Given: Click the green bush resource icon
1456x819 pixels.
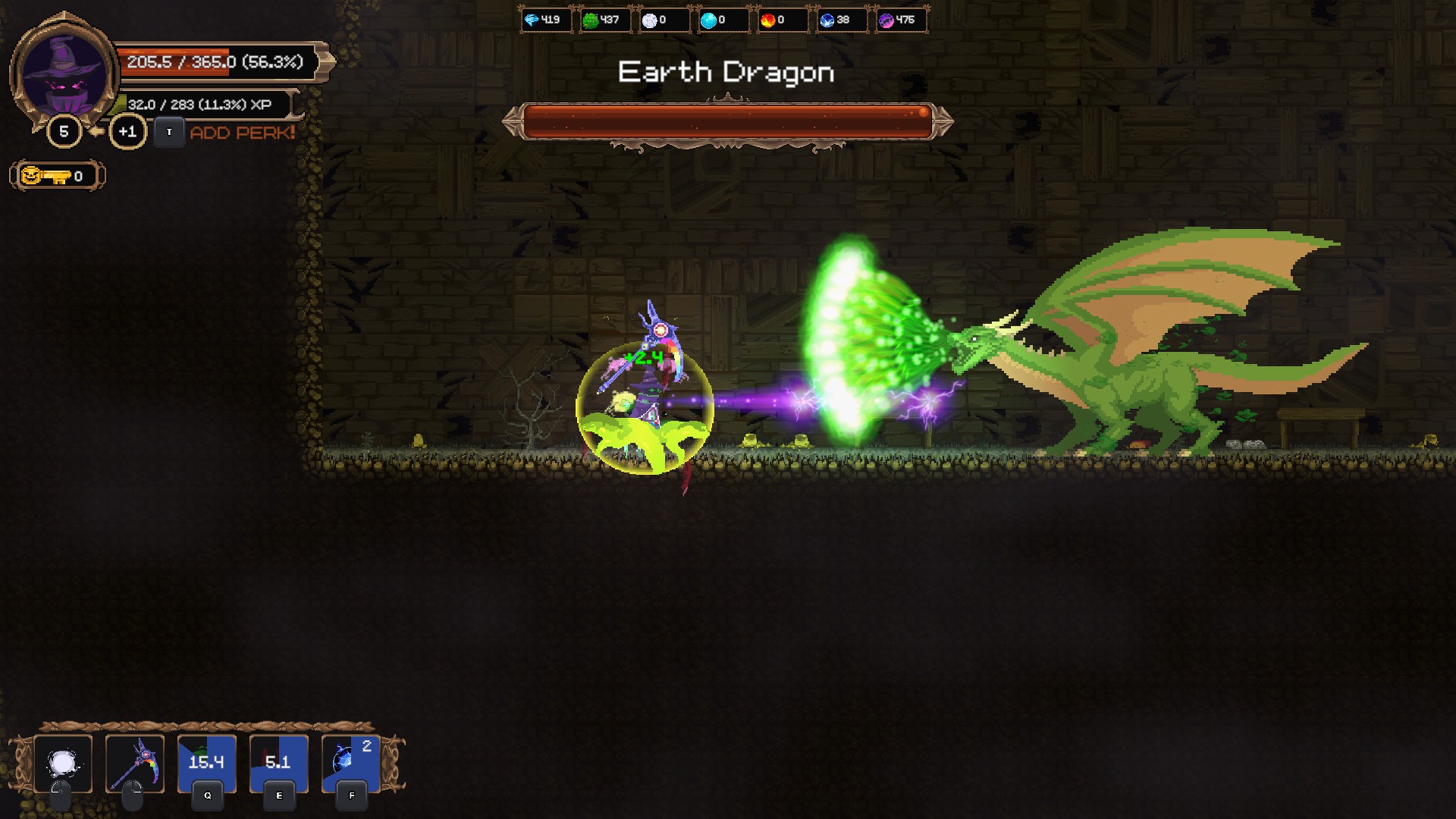Looking at the screenshot, I should pyautogui.click(x=590, y=20).
